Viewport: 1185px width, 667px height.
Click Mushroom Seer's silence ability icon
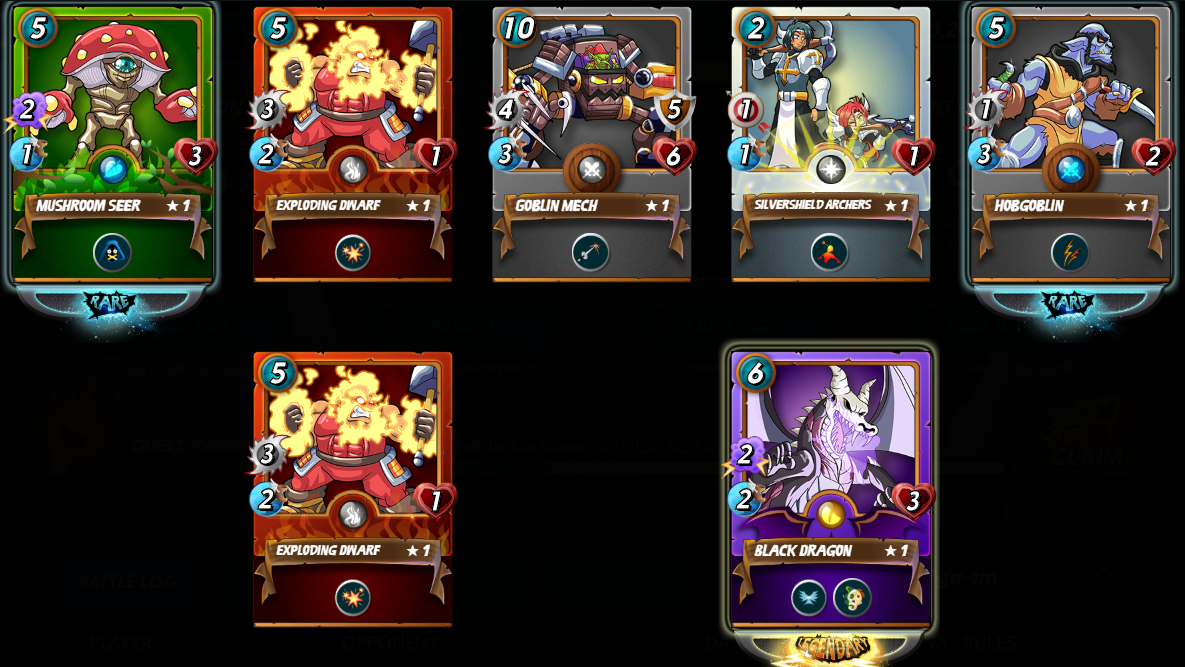click(x=113, y=252)
